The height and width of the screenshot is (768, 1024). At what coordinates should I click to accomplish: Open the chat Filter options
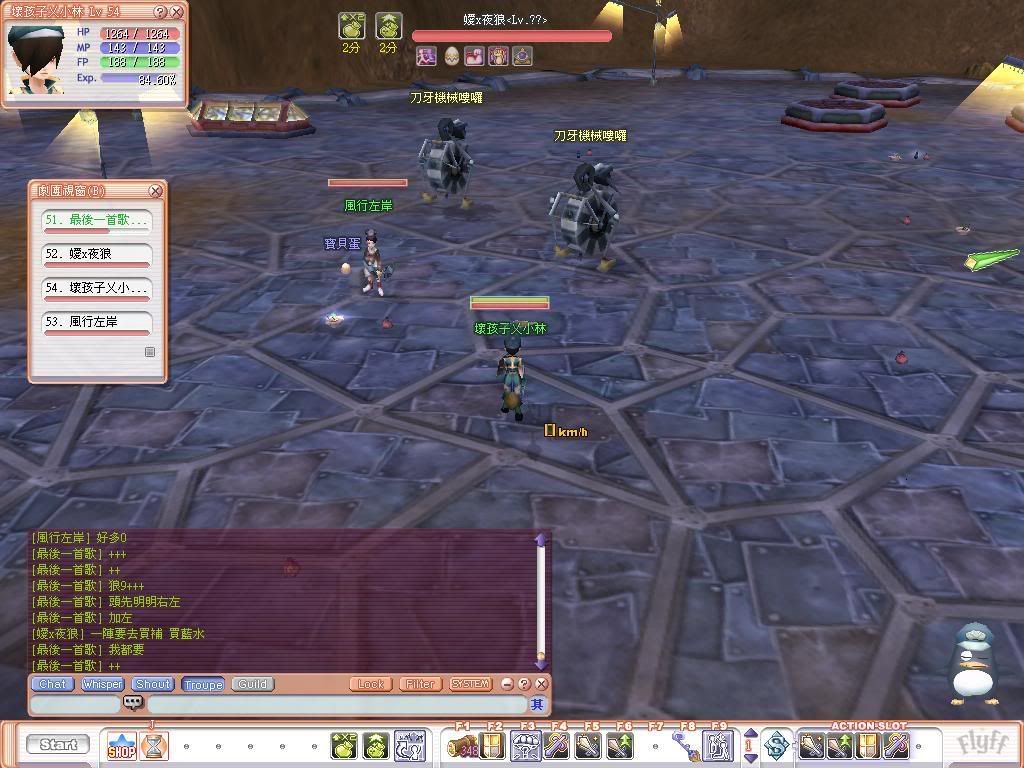(x=420, y=684)
